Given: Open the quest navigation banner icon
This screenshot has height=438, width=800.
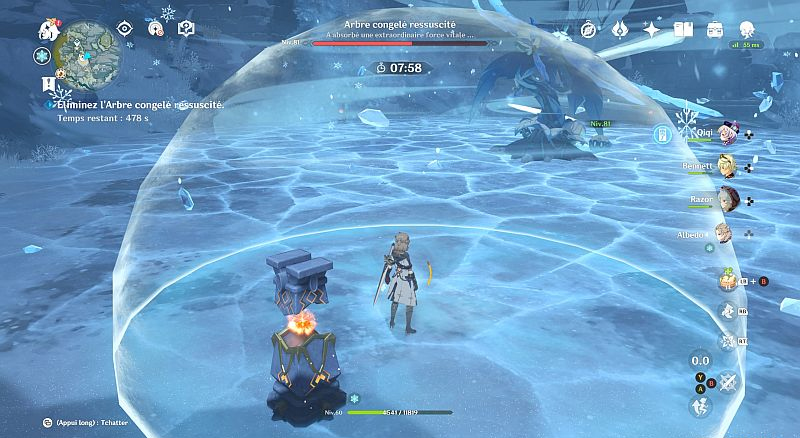Looking at the screenshot, I should 46,83.
